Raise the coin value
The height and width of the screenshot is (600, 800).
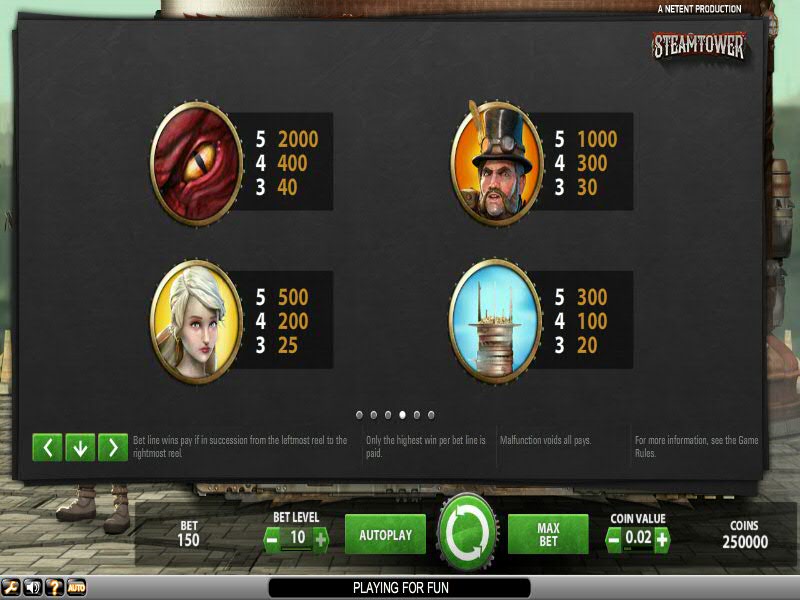(661, 539)
